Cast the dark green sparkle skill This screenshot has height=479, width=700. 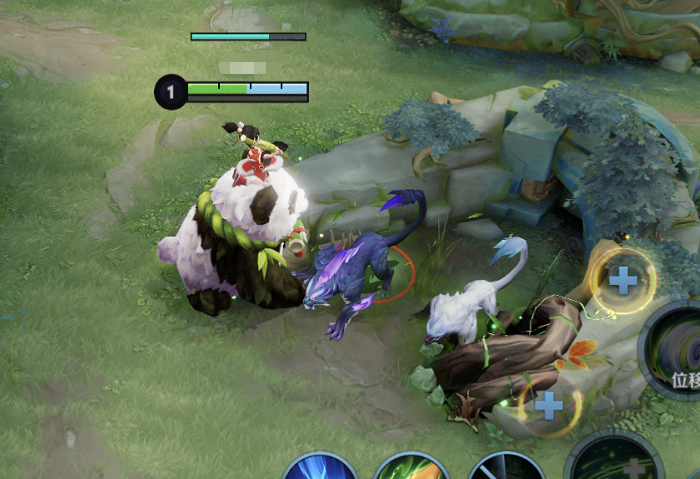[x=615, y=460]
